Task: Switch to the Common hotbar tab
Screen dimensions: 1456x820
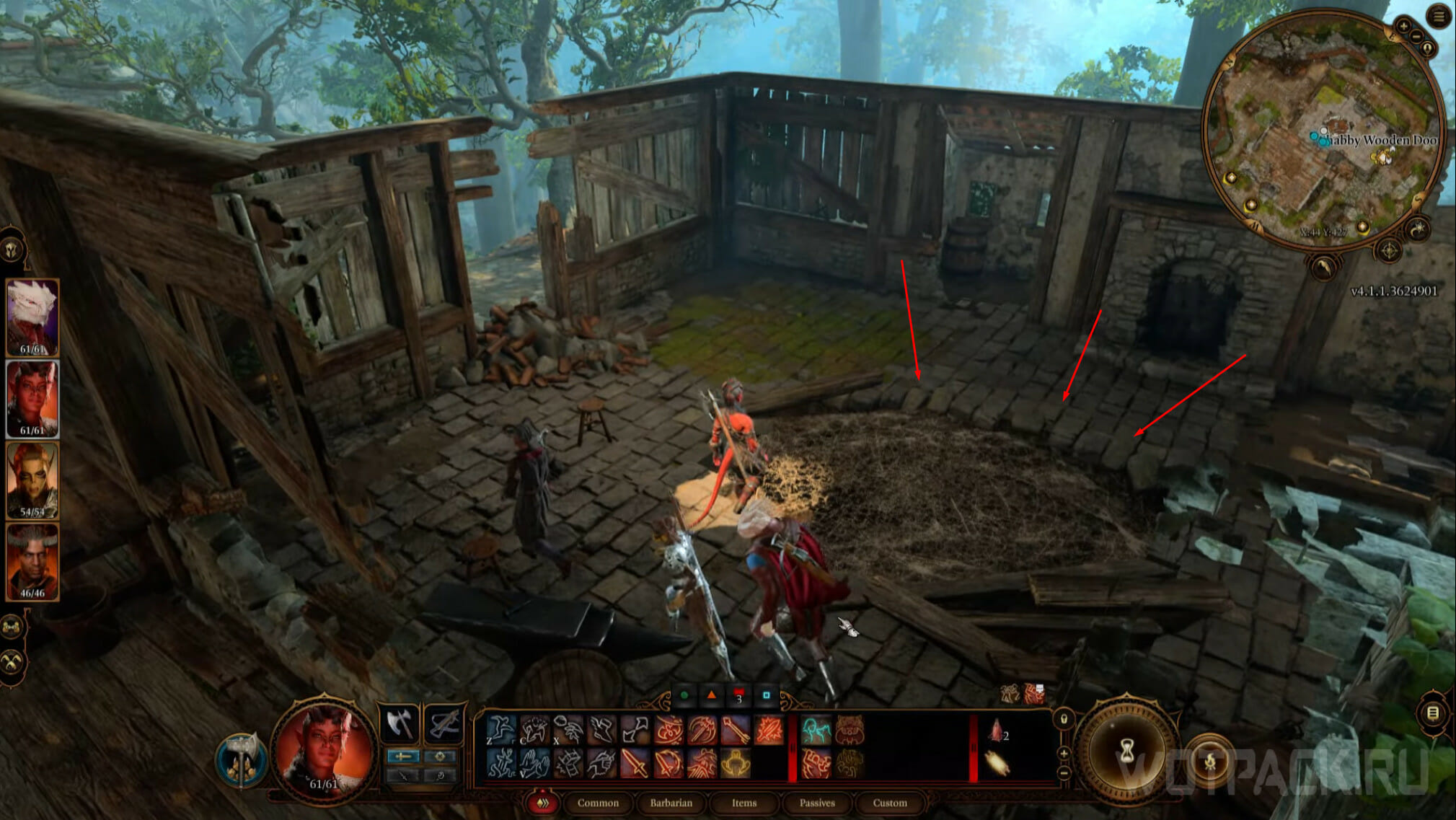Action: 598,803
